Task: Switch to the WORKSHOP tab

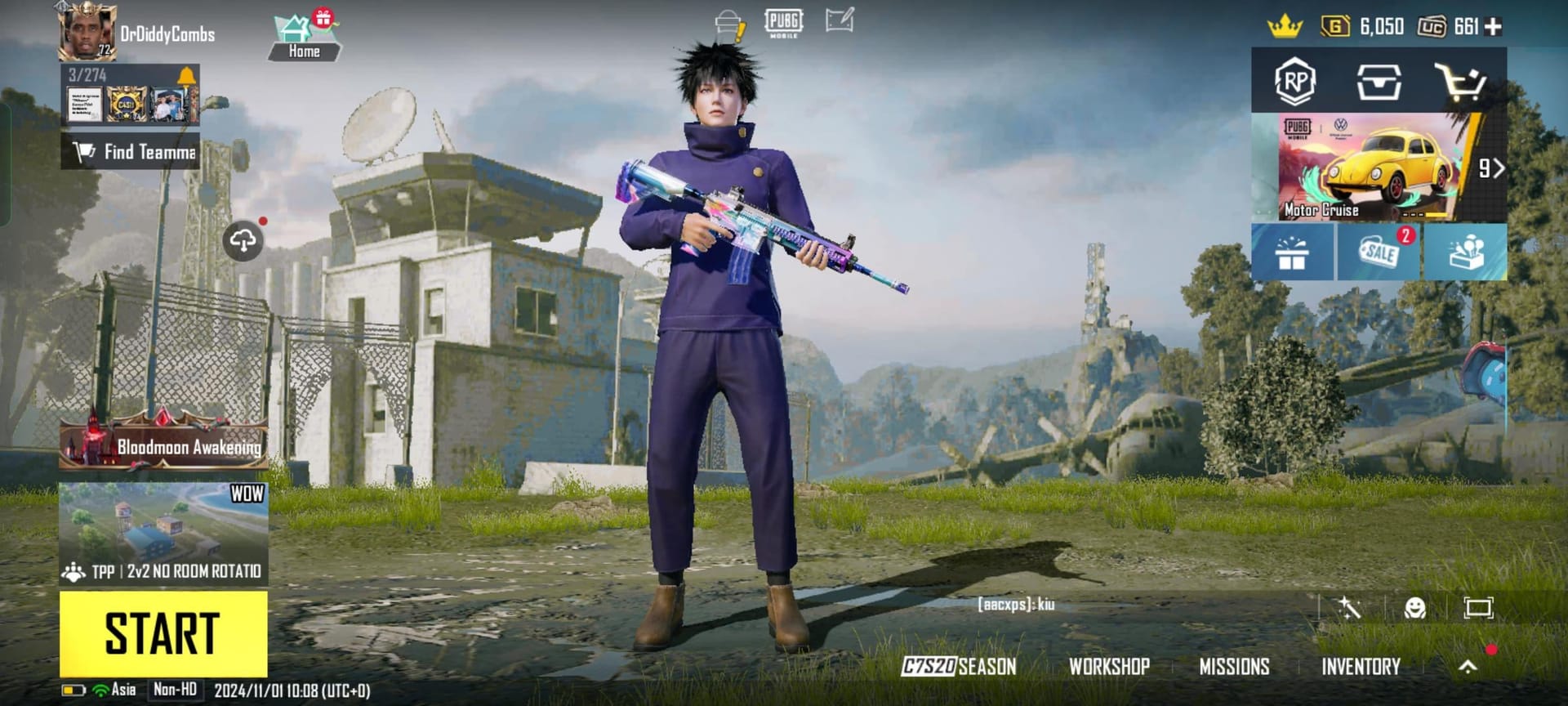Action: pyautogui.click(x=1111, y=667)
